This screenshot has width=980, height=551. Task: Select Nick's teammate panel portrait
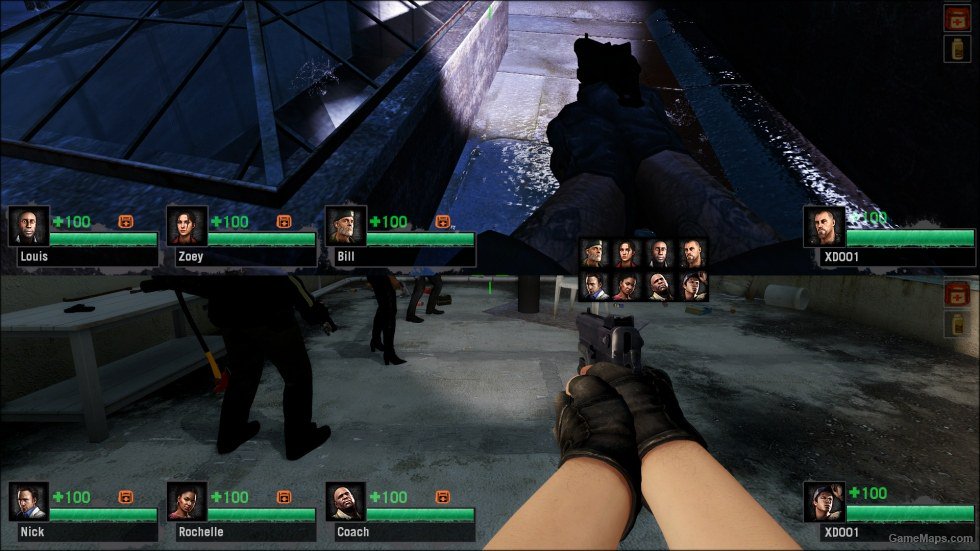point(29,502)
